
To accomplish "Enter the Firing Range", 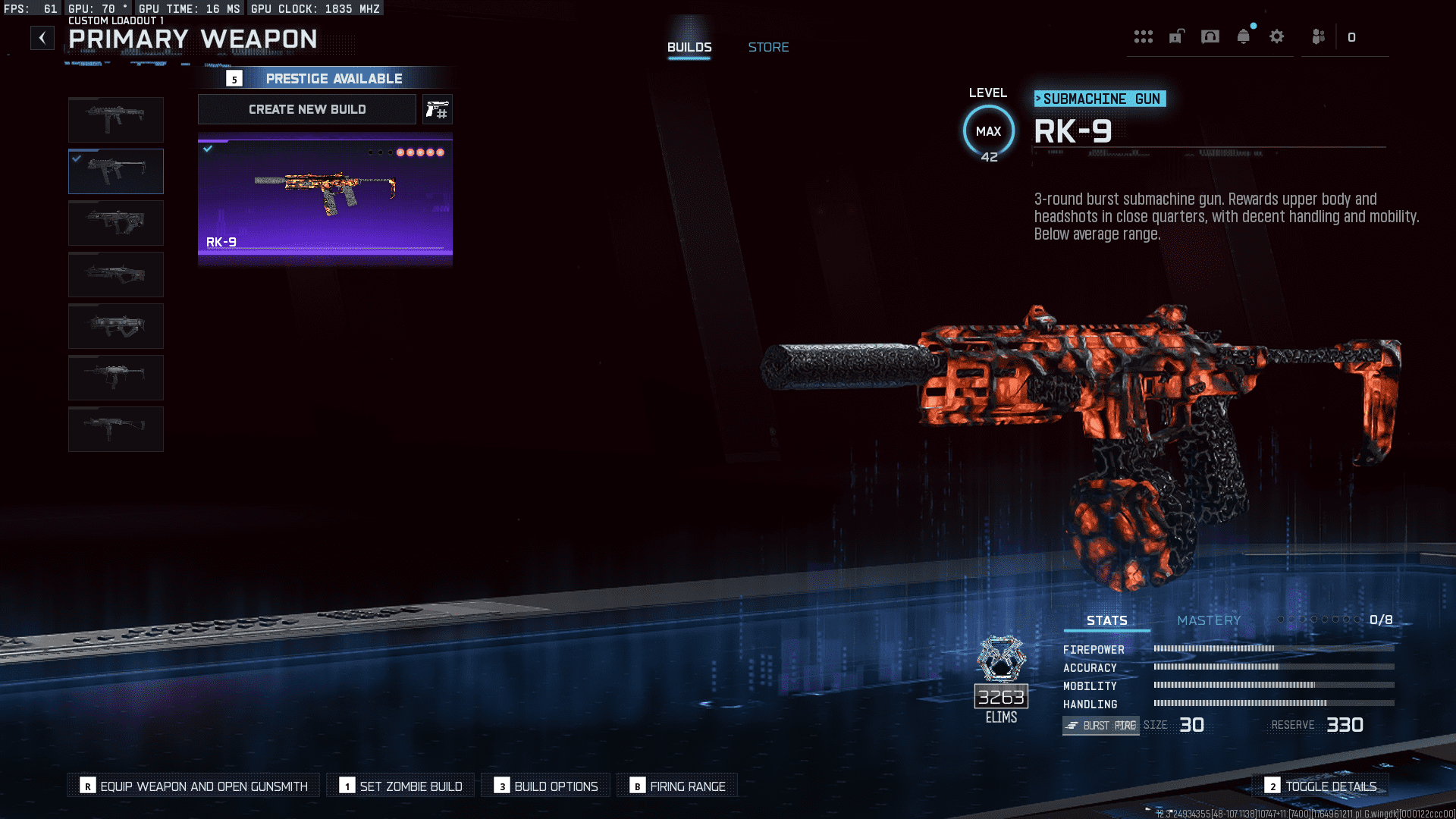I will pyautogui.click(x=677, y=786).
